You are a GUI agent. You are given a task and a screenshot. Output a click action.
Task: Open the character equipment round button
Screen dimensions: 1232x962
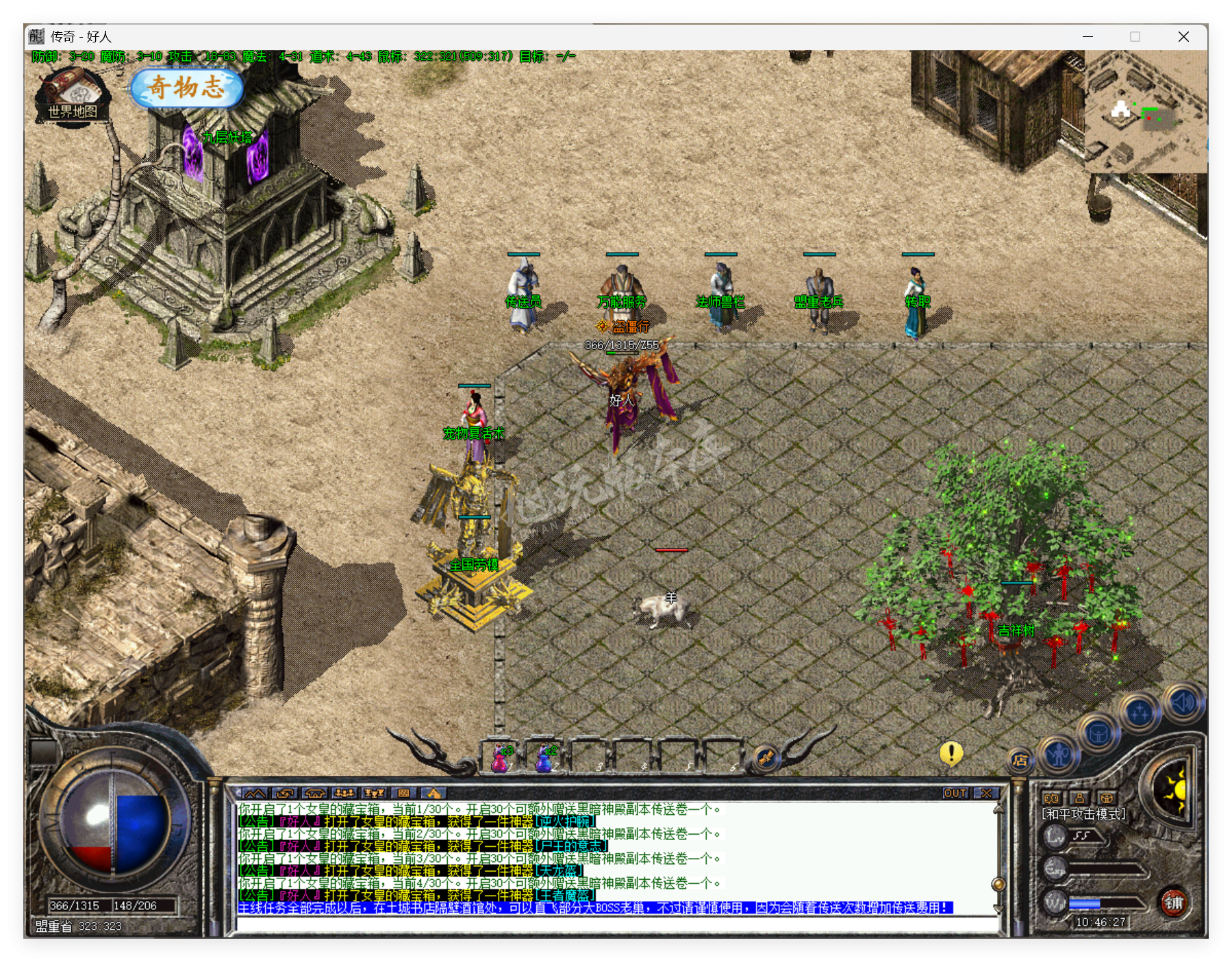(1059, 754)
